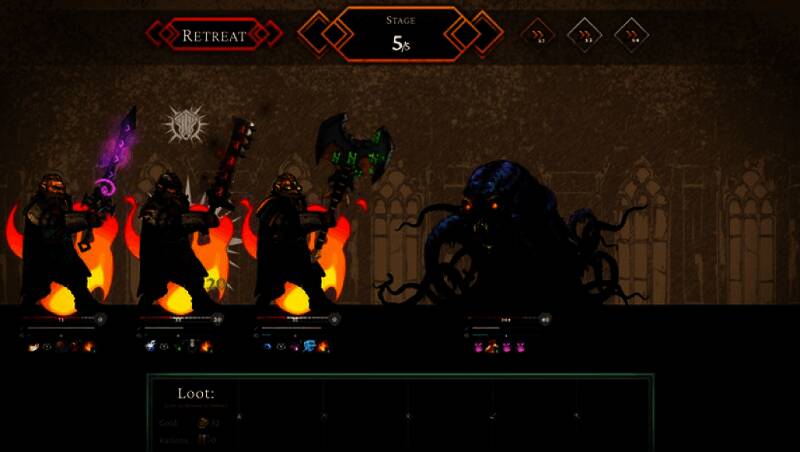
Task: Choose the x4 fast-forward speed
Action: 632,35
